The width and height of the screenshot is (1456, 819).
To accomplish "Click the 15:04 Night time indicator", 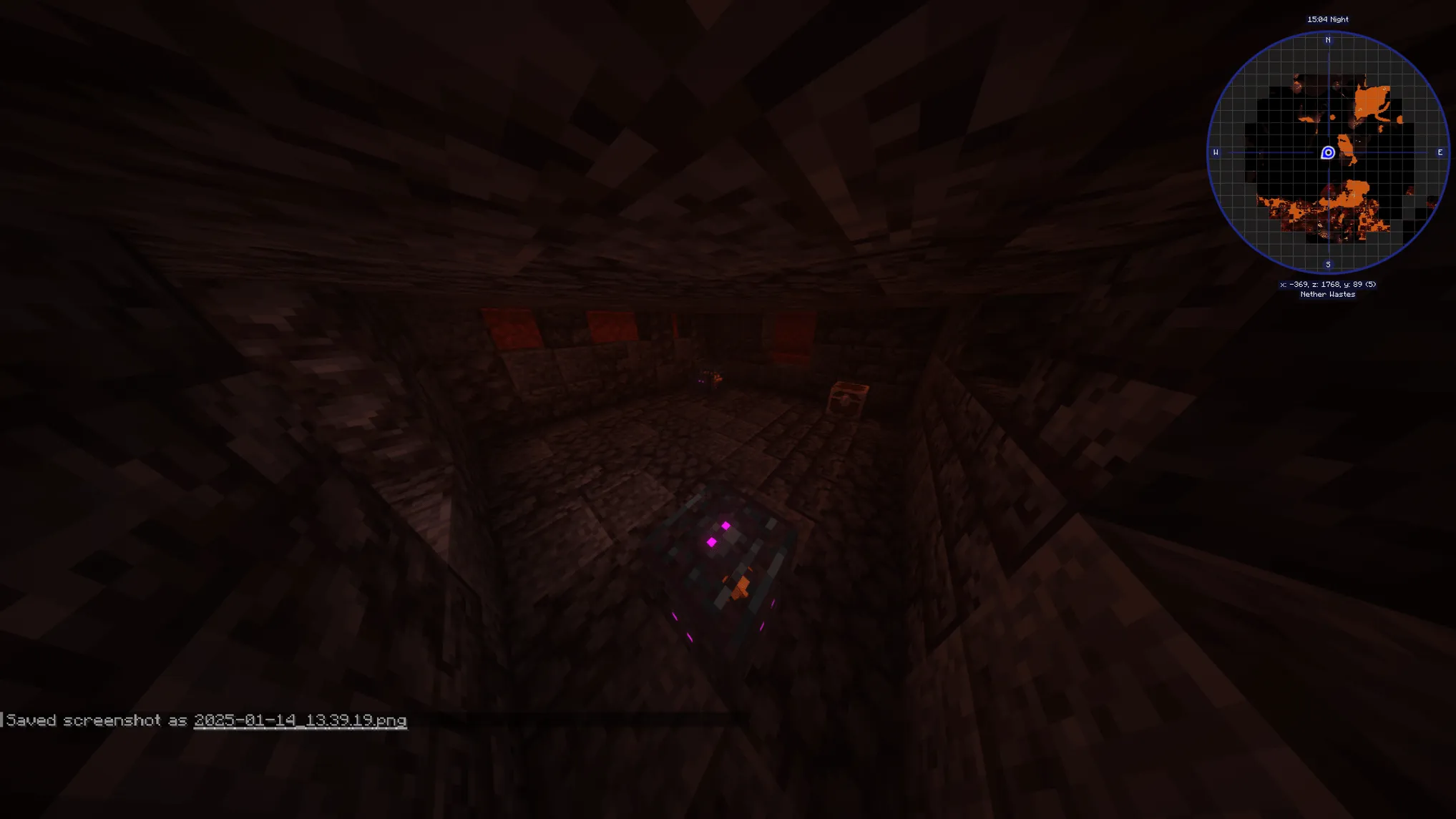I will pos(1328,19).
